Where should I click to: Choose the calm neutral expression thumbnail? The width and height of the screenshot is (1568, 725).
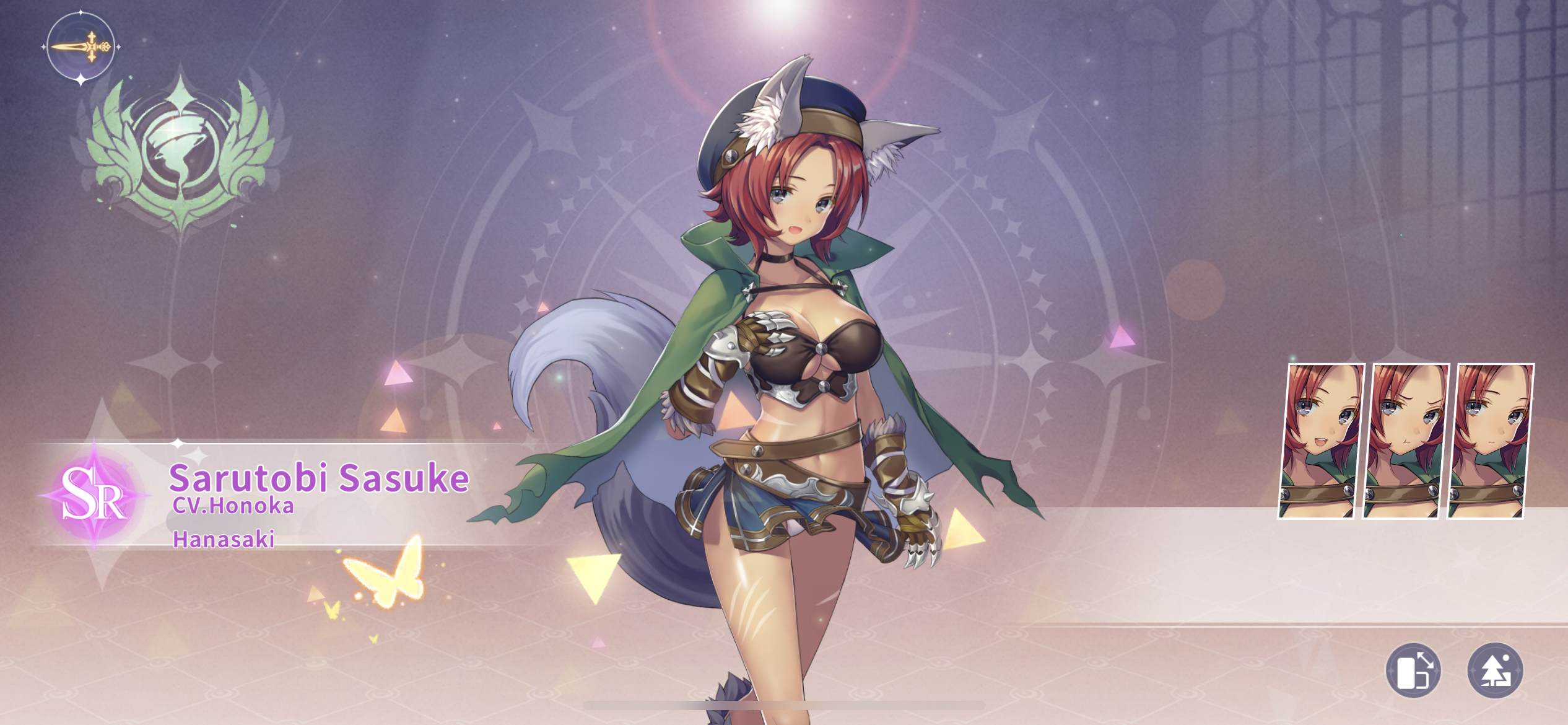coord(1491,441)
